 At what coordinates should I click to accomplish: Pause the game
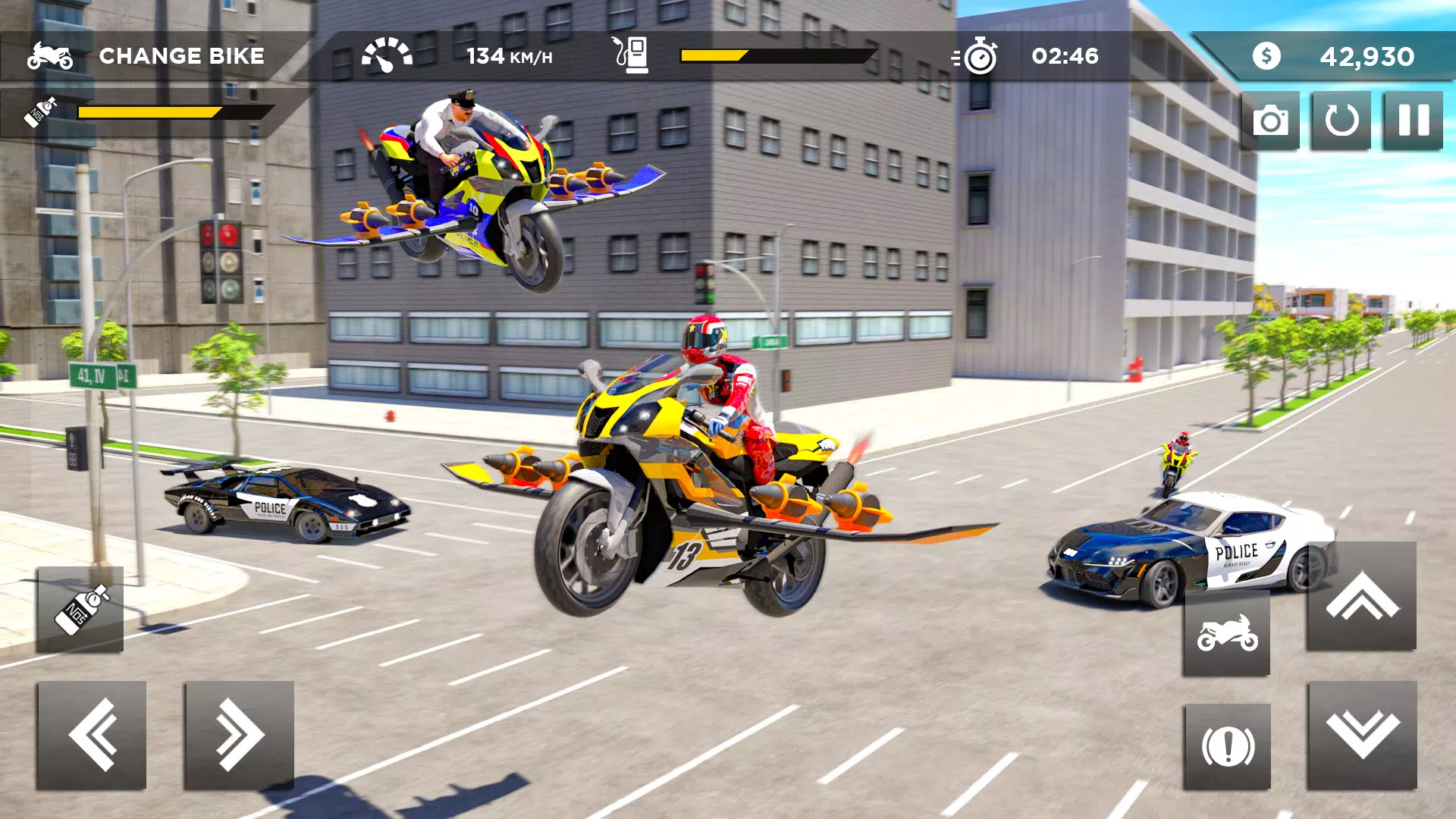tap(1413, 121)
